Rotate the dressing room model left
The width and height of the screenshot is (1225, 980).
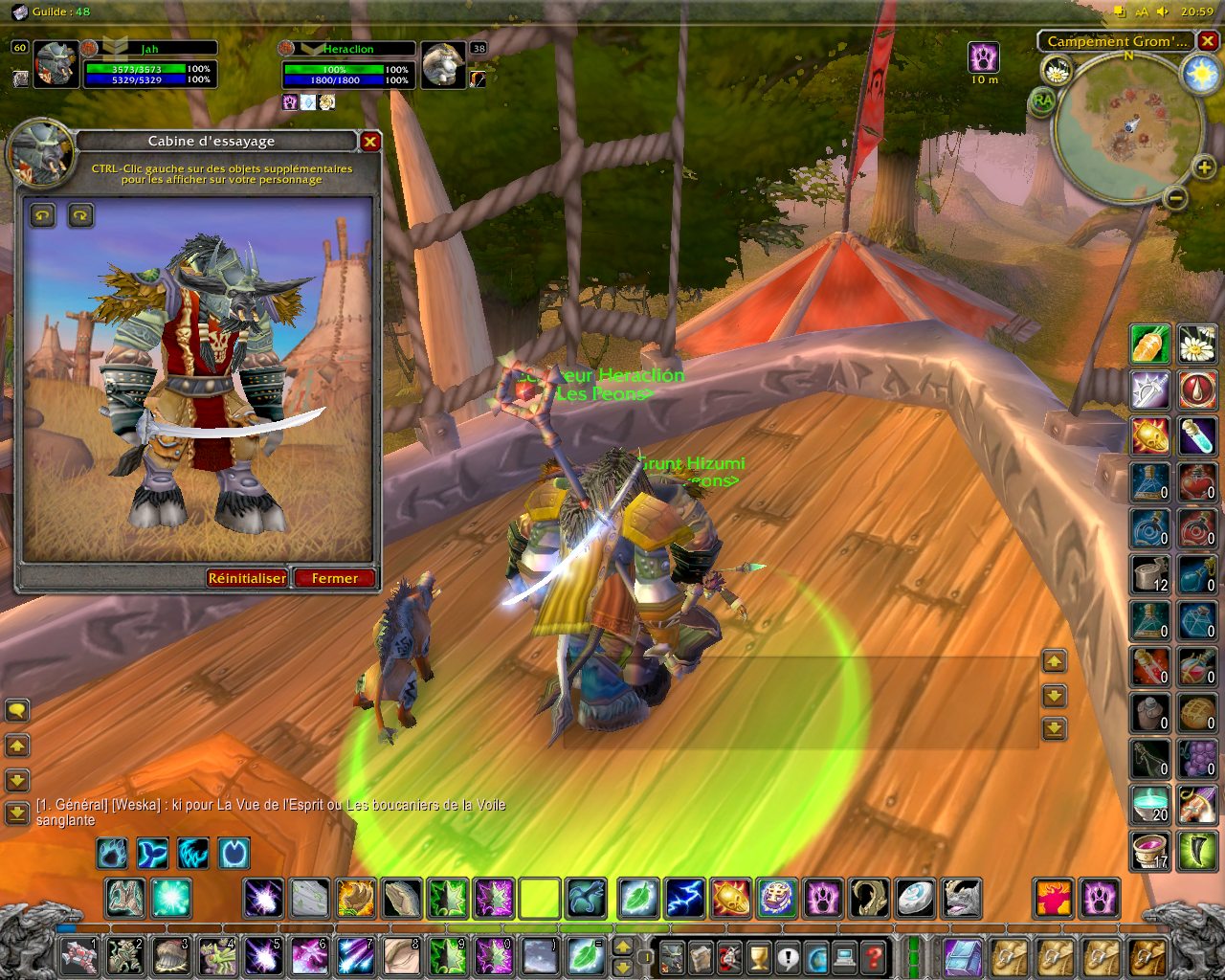(x=43, y=215)
